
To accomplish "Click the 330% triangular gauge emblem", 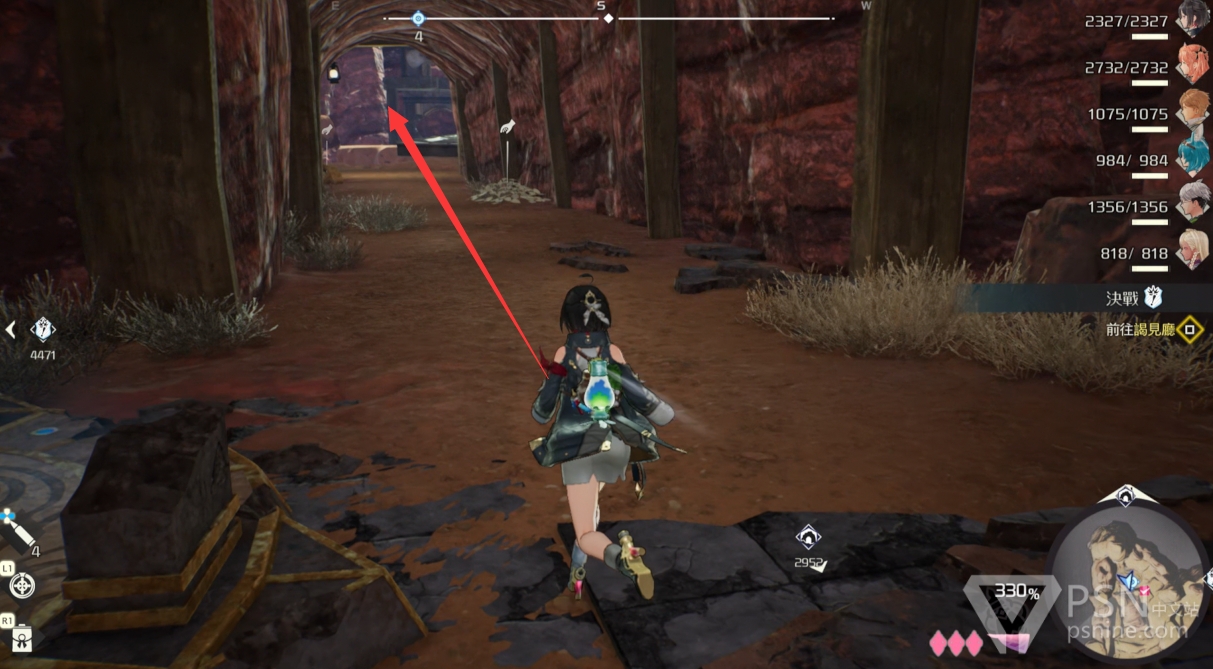I will (1016, 598).
